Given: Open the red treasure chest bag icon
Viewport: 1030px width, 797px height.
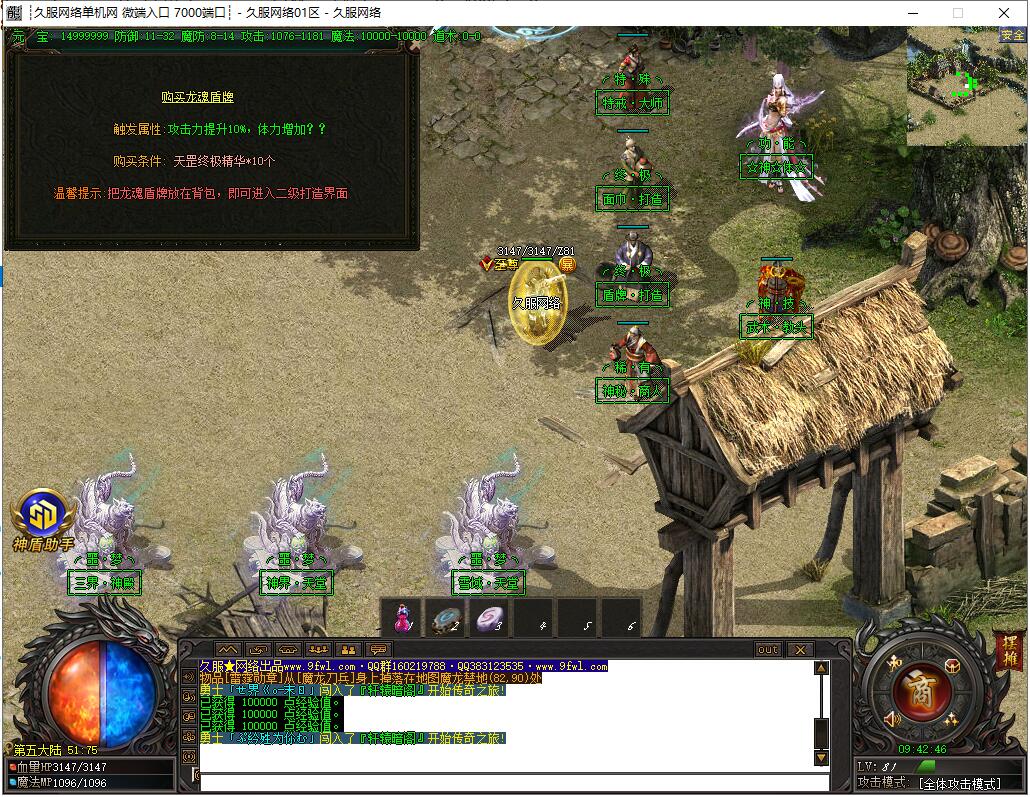Looking at the screenshot, I should click(x=951, y=666).
